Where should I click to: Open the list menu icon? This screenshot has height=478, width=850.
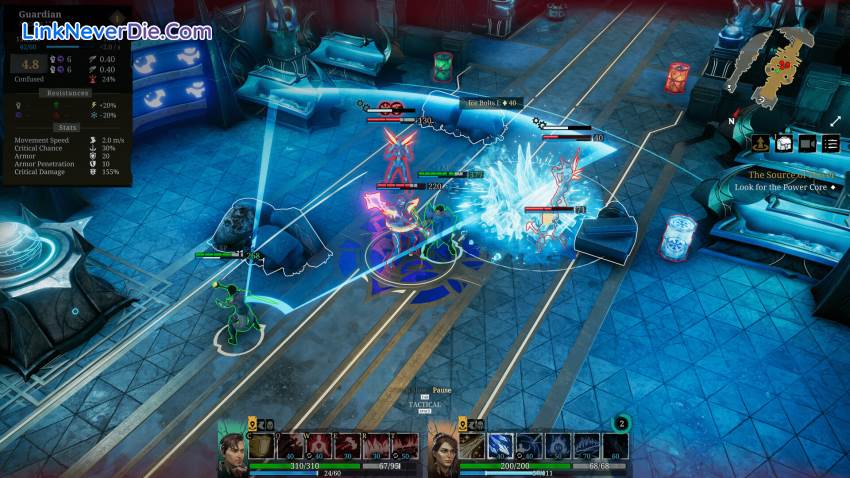[x=831, y=144]
